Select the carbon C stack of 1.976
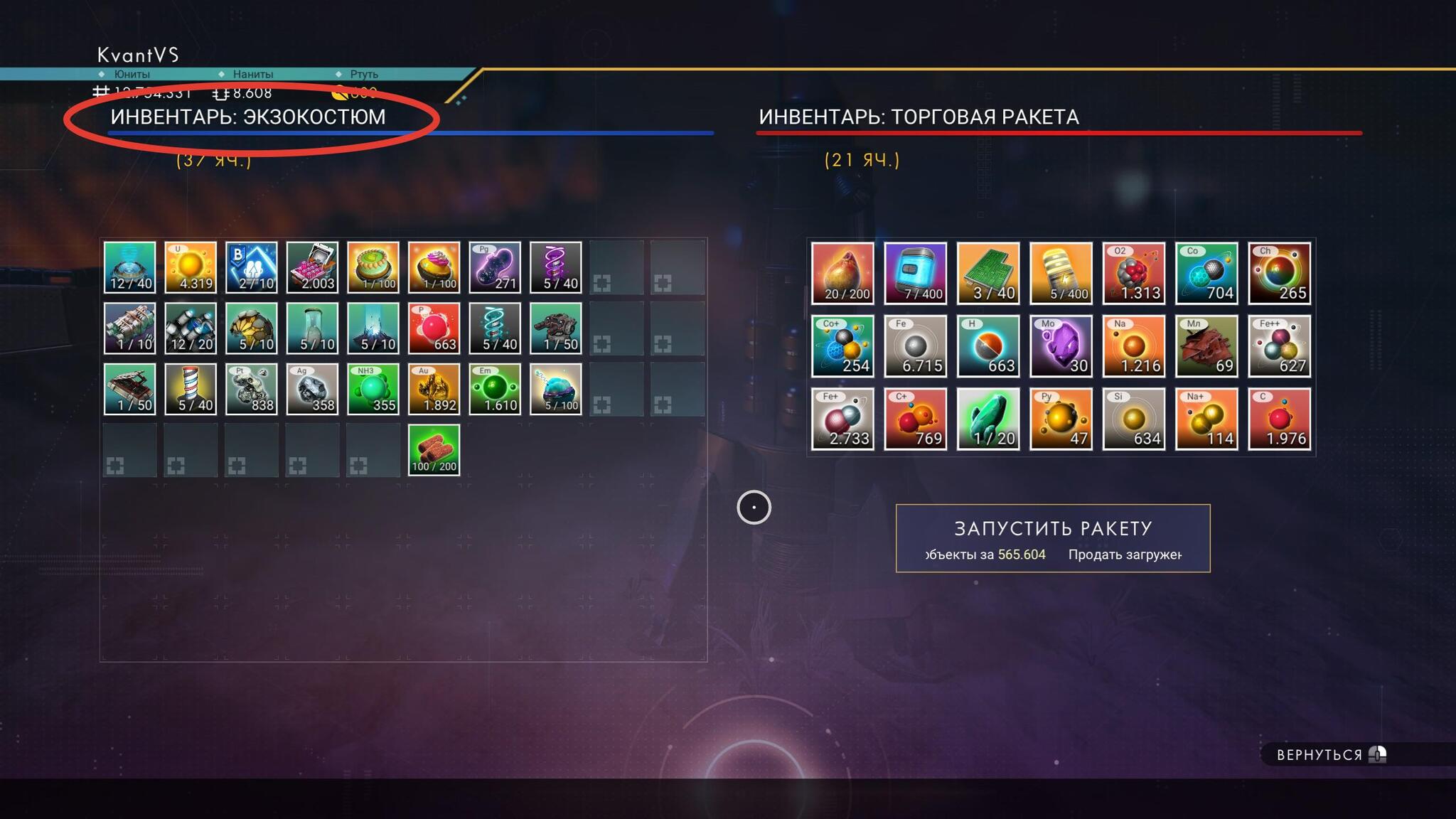1456x819 pixels. (1279, 419)
